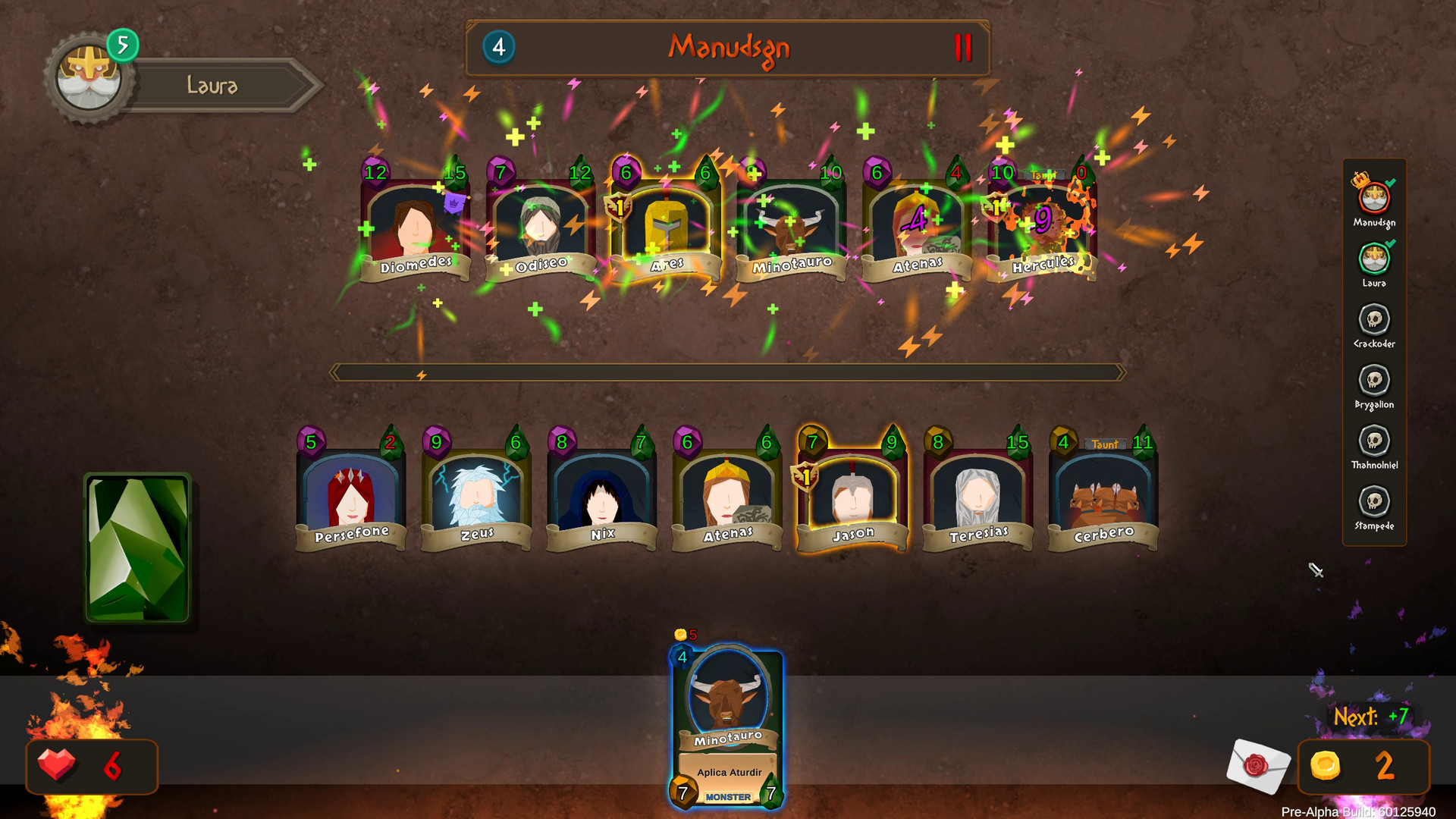Open the wax-sealed envelope icon

[x=1259, y=767]
